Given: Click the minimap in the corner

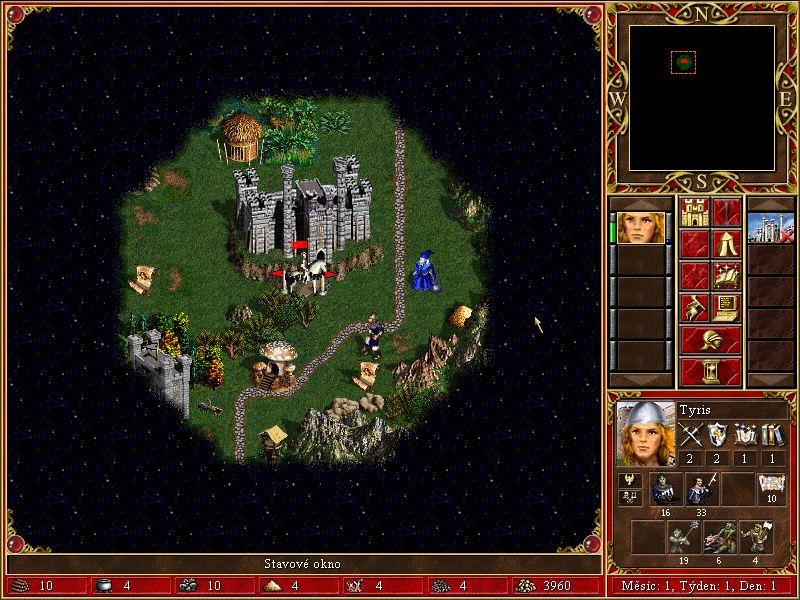Looking at the screenshot, I should coord(702,96).
